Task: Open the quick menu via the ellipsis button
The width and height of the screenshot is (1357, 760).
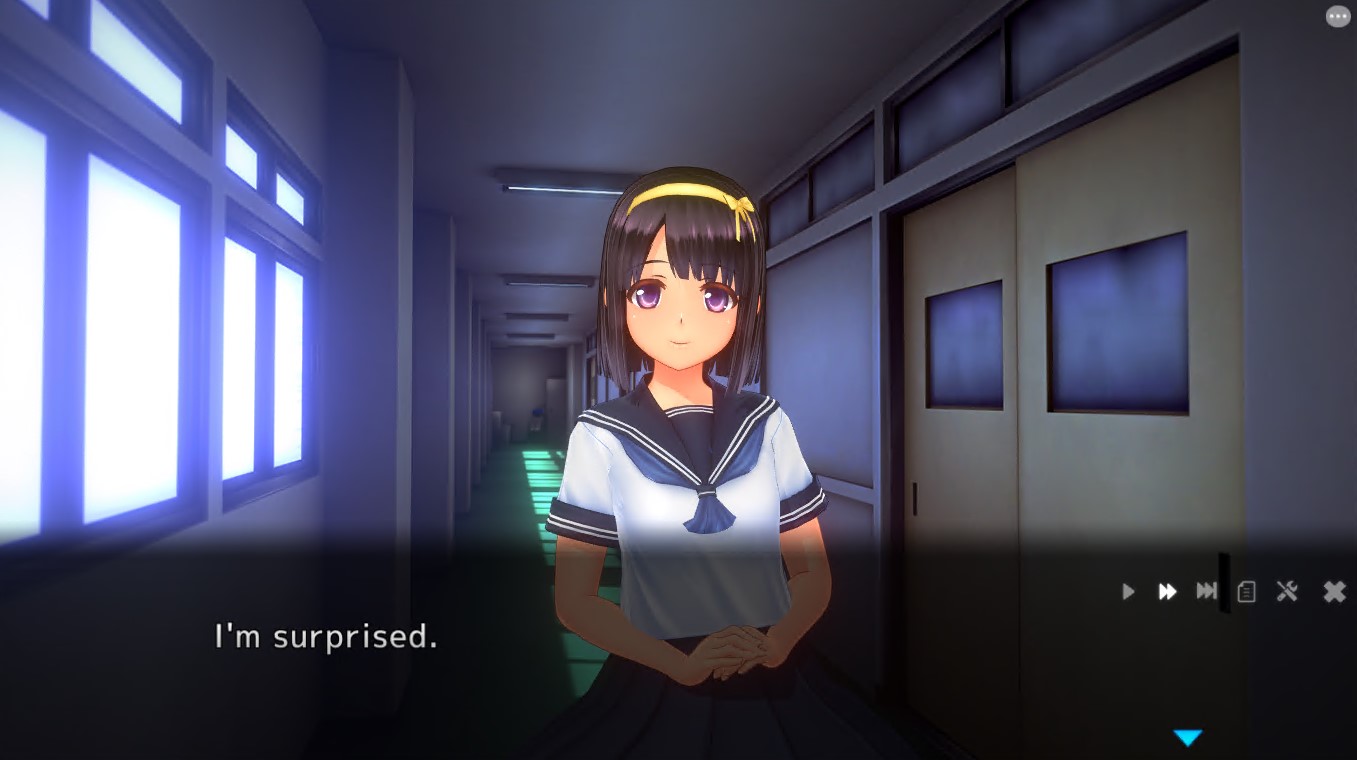Action: (1337, 16)
